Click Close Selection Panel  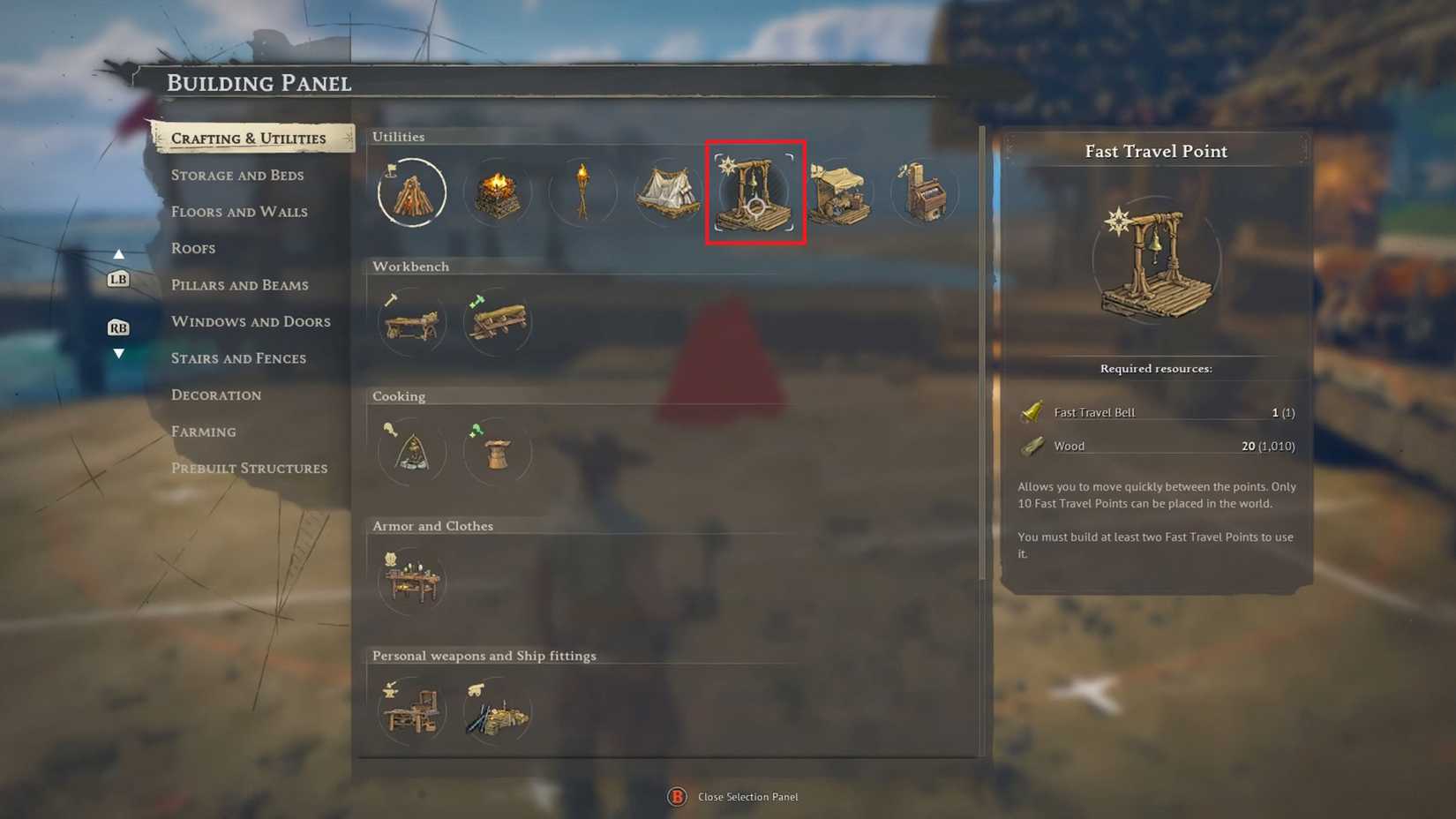pos(746,796)
